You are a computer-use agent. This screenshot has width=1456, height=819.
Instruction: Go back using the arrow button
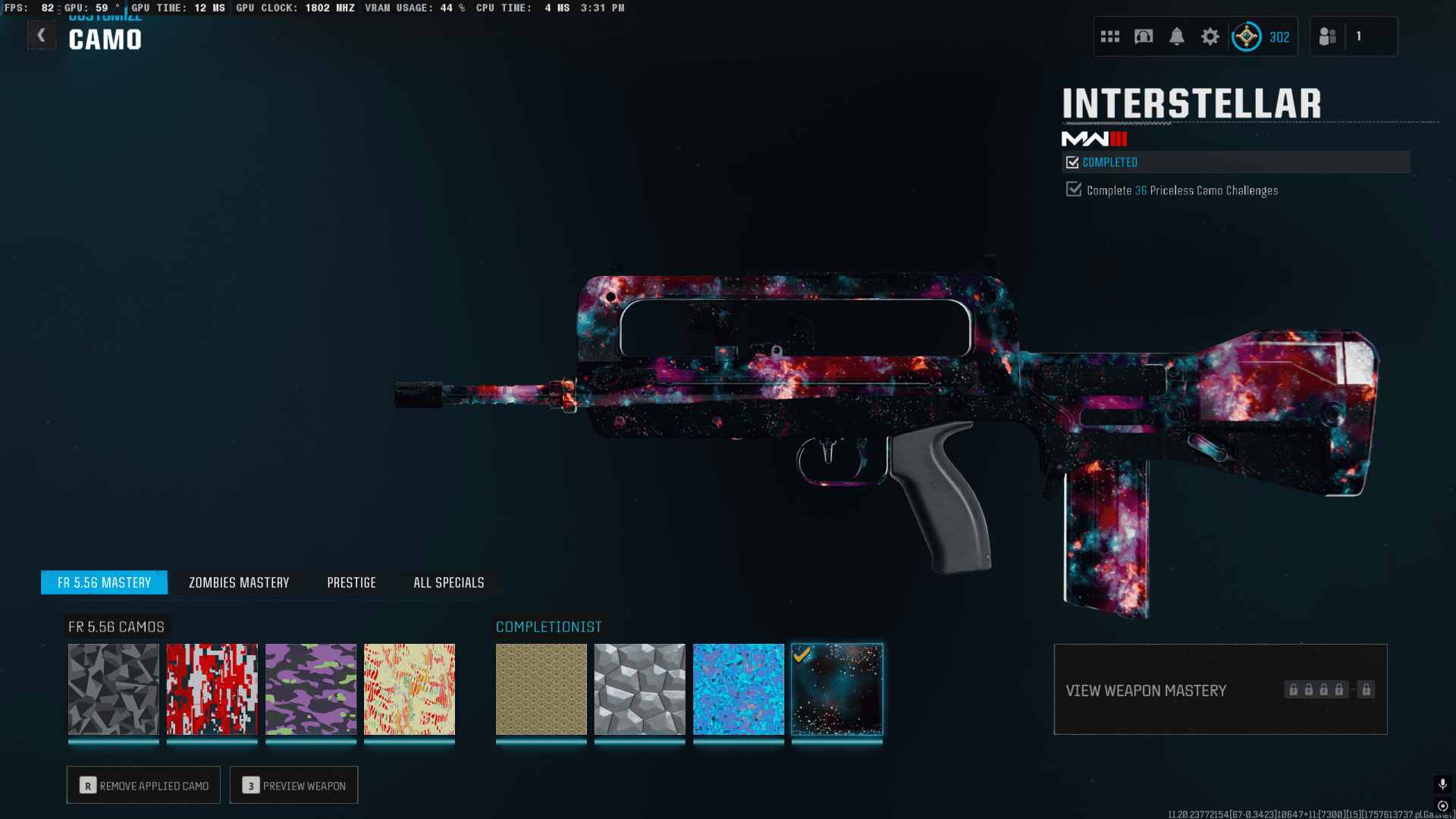pyautogui.click(x=42, y=36)
